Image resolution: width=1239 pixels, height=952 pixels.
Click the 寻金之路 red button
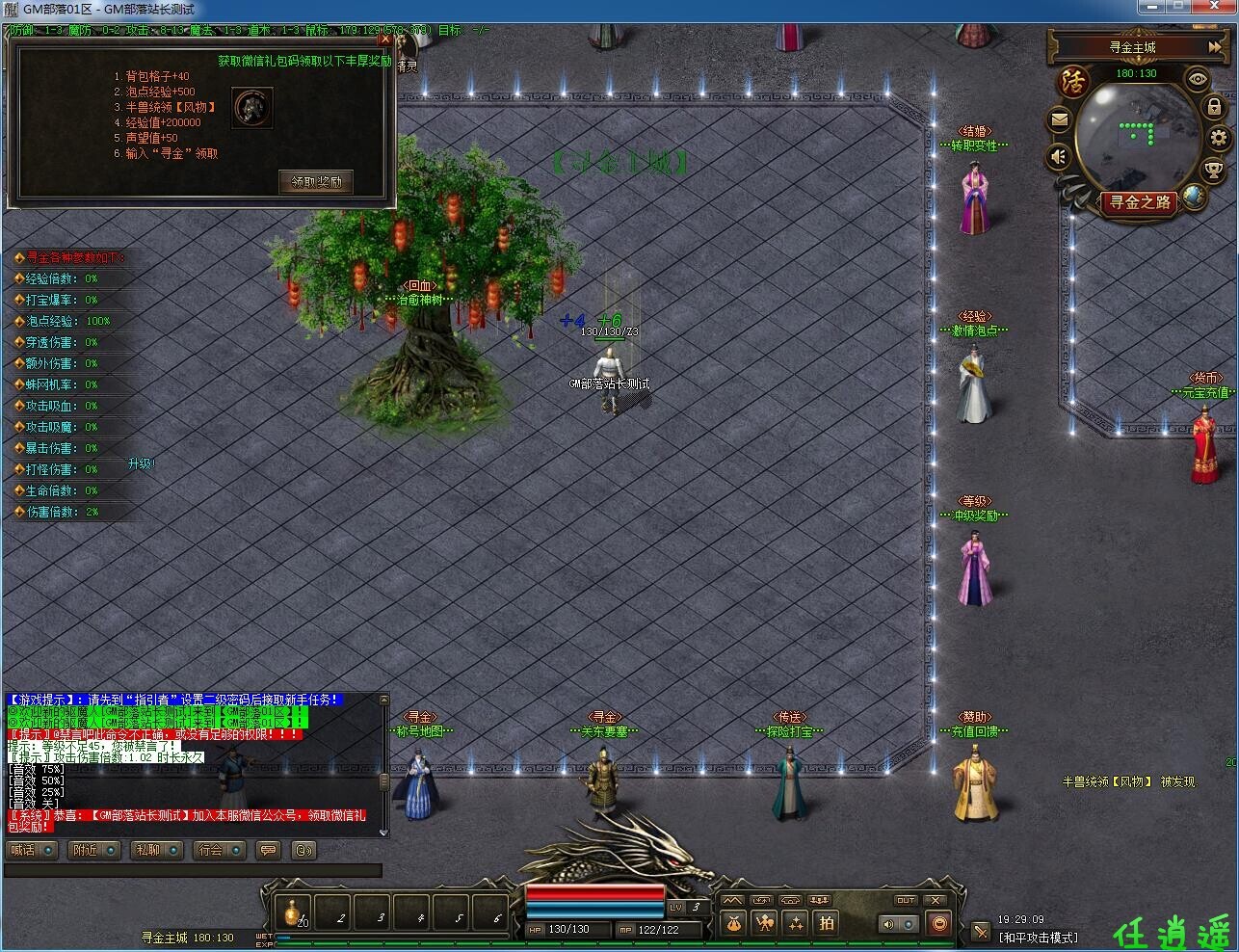[x=1140, y=202]
